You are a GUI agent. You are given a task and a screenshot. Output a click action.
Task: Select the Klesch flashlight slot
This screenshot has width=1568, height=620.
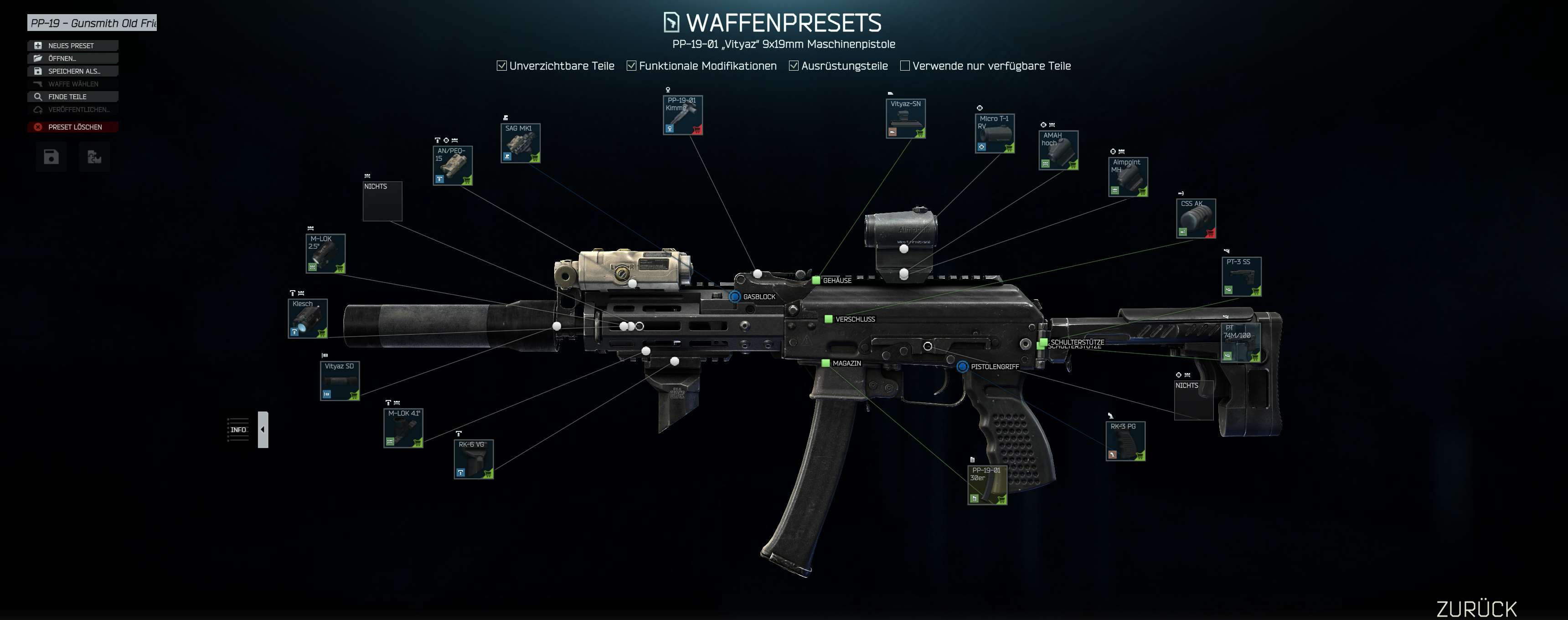(307, 318)
